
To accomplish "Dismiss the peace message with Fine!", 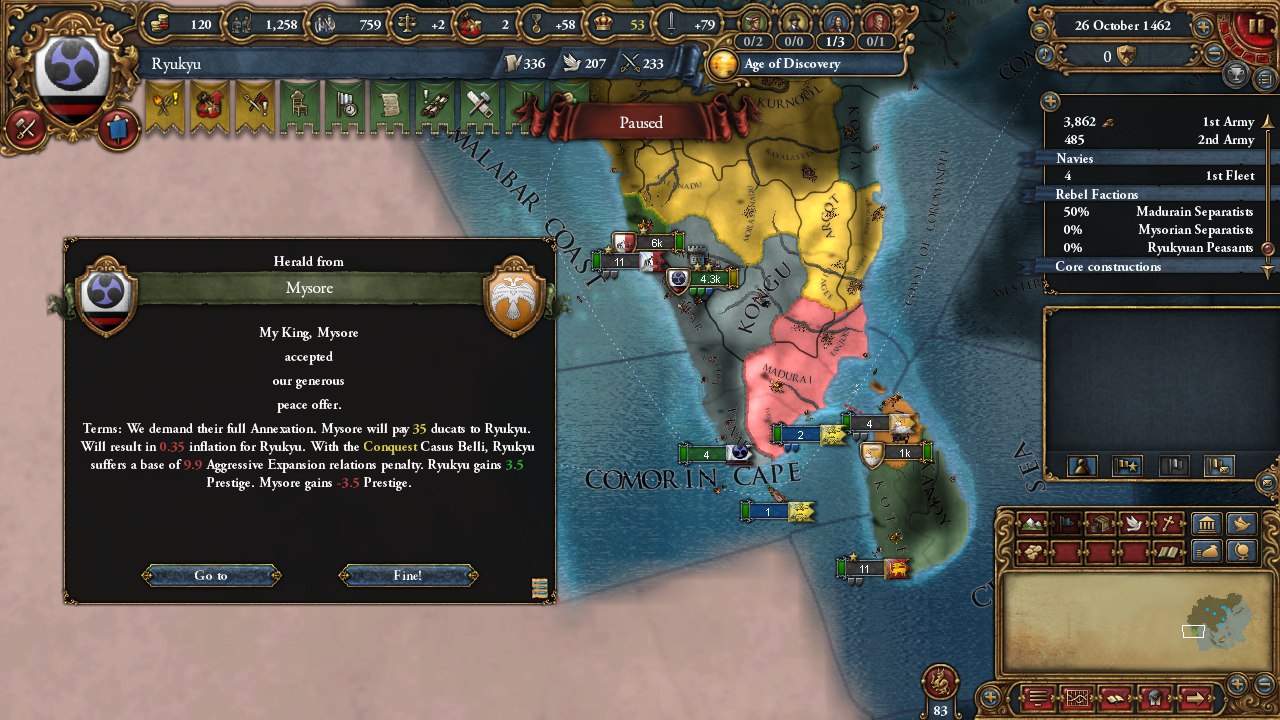I will (408, 575).
